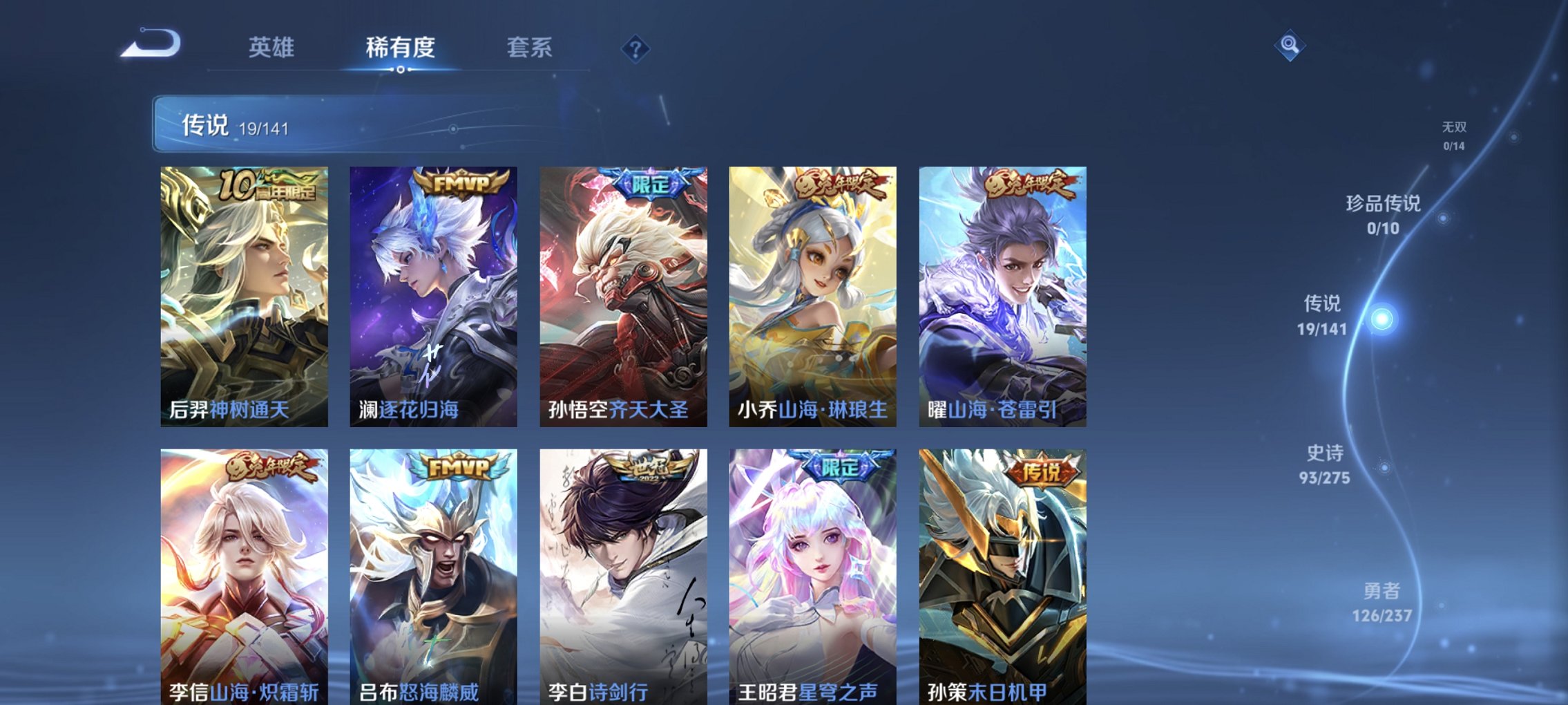Select the 稀有度 tab
The image size is (1568, 705).
pyautogui.click(x=401, y=48)
